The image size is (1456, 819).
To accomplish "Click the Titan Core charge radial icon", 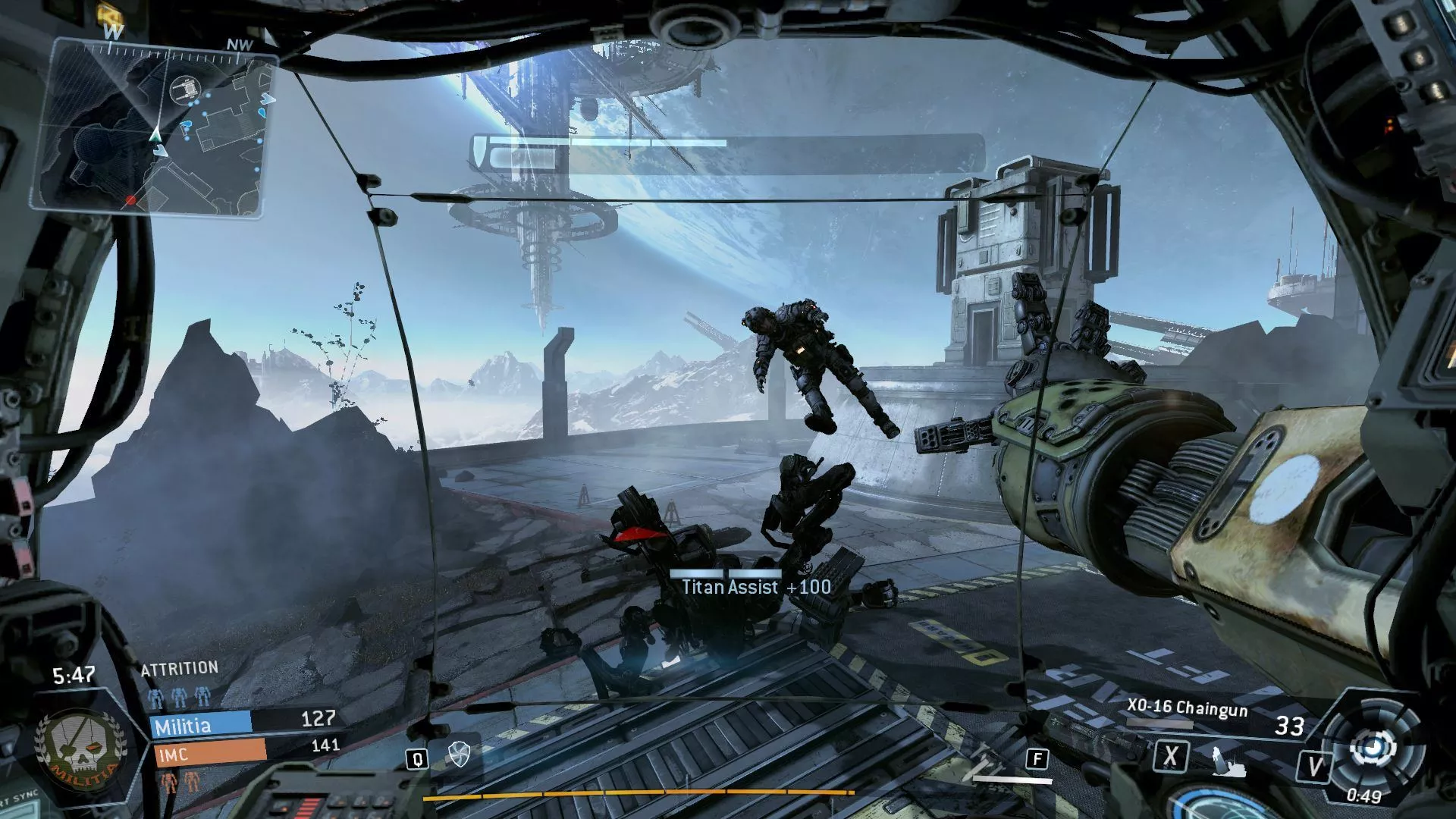I will coord(1374,747).
